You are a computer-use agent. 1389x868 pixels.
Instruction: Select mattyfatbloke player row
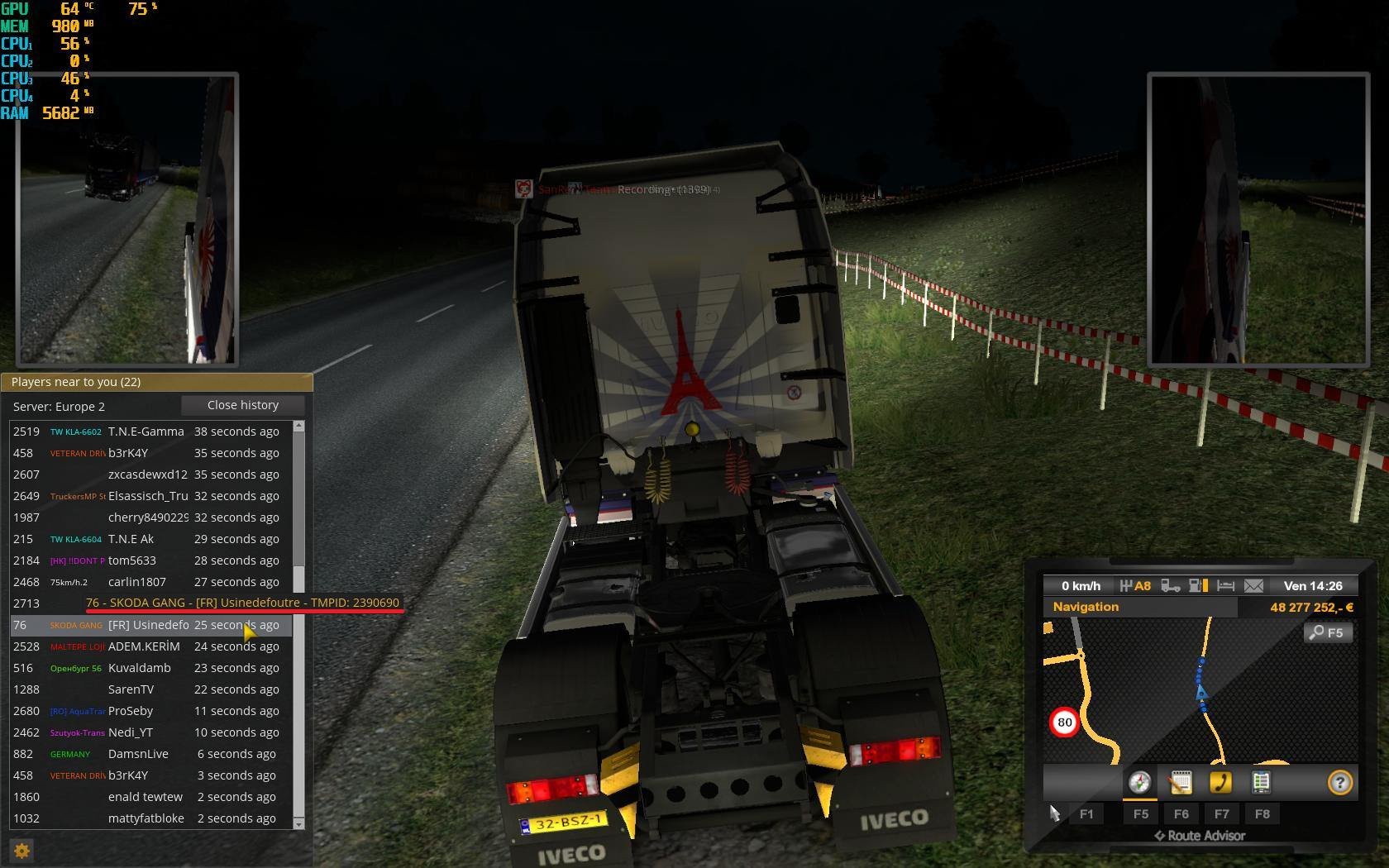[146, 818]
